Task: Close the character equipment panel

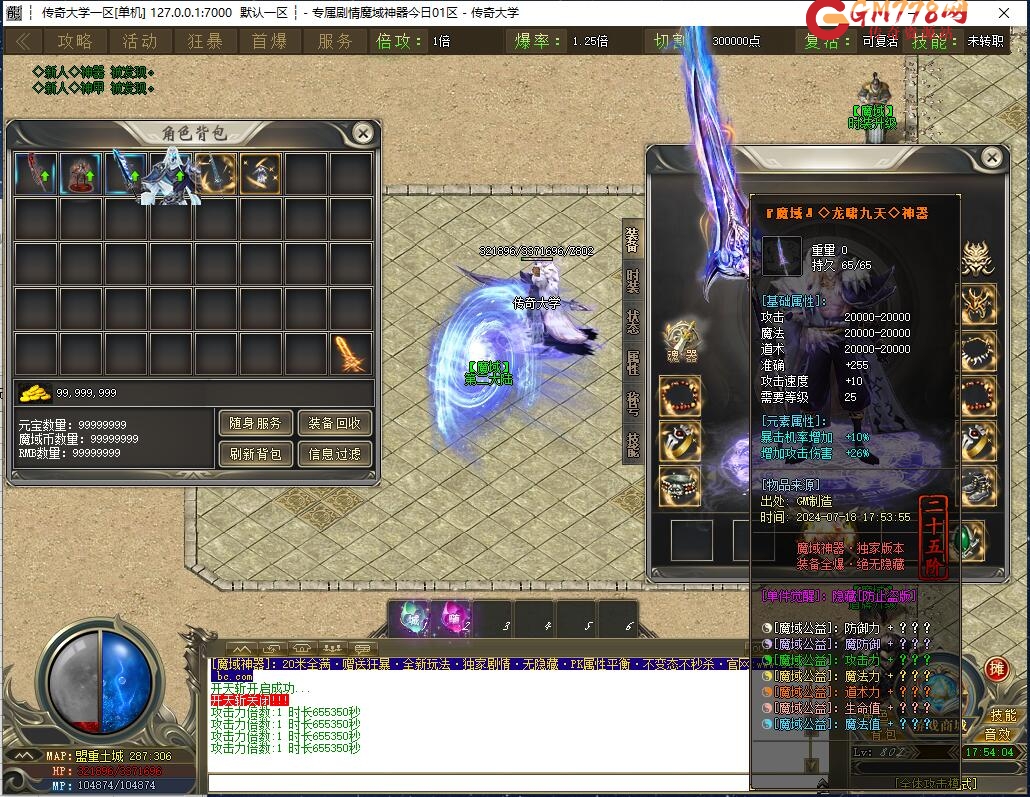Action: [x=992, y=158]
